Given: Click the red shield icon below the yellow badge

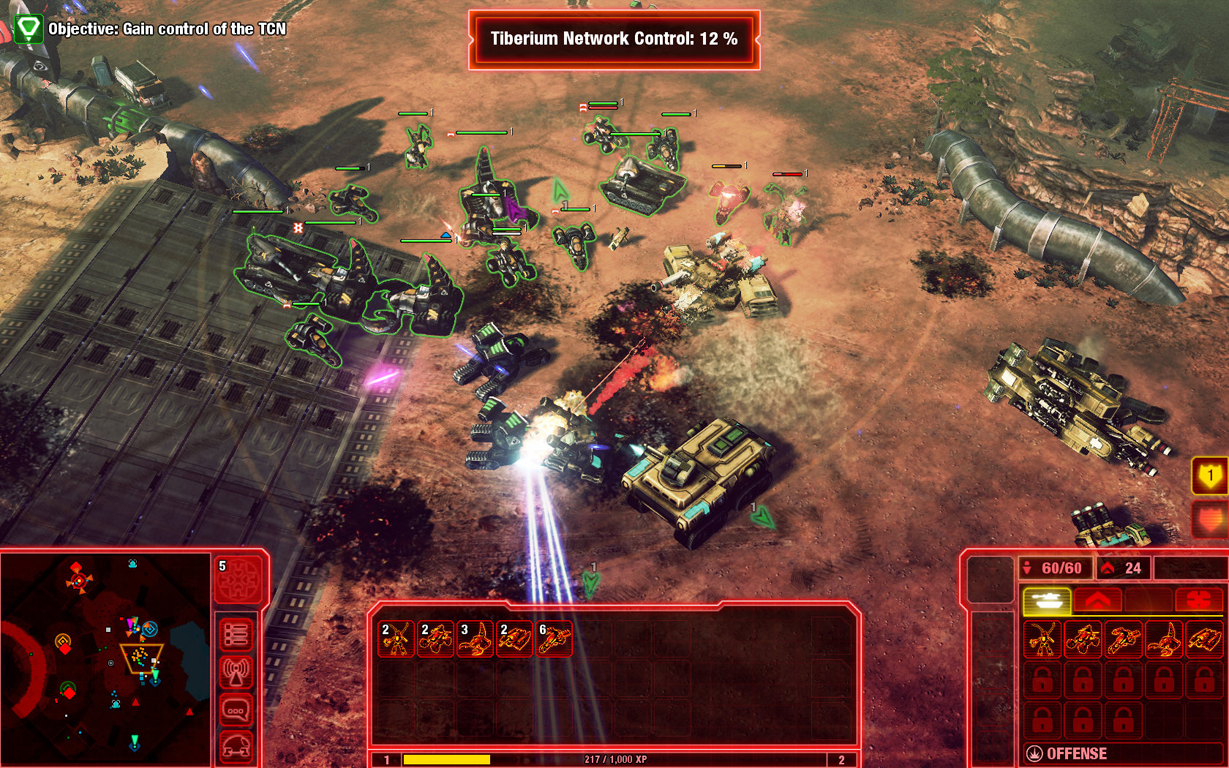Looking at the screenshot, I should click(1210, 520).
